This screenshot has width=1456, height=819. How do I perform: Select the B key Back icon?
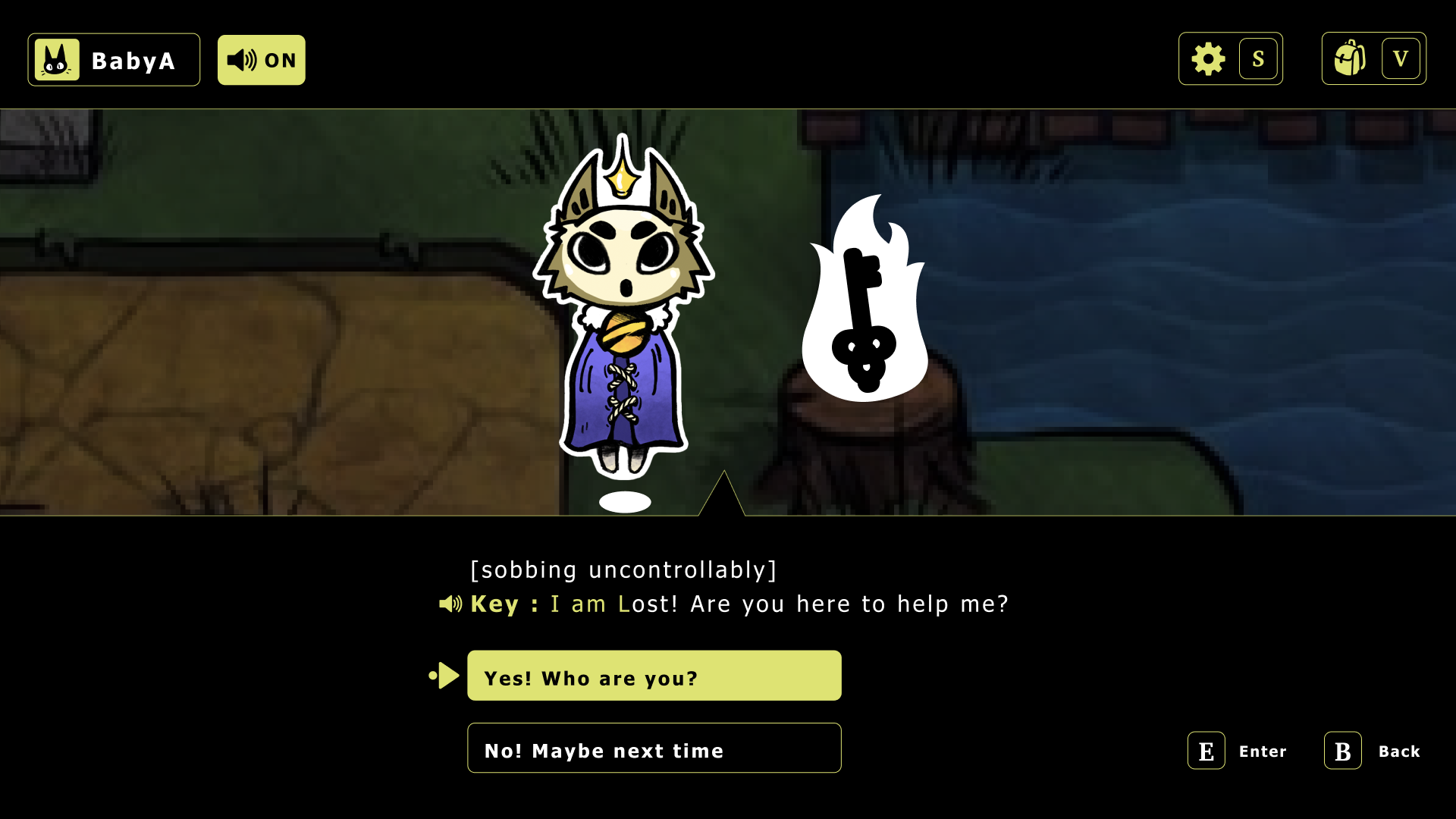click(1341, 751)
